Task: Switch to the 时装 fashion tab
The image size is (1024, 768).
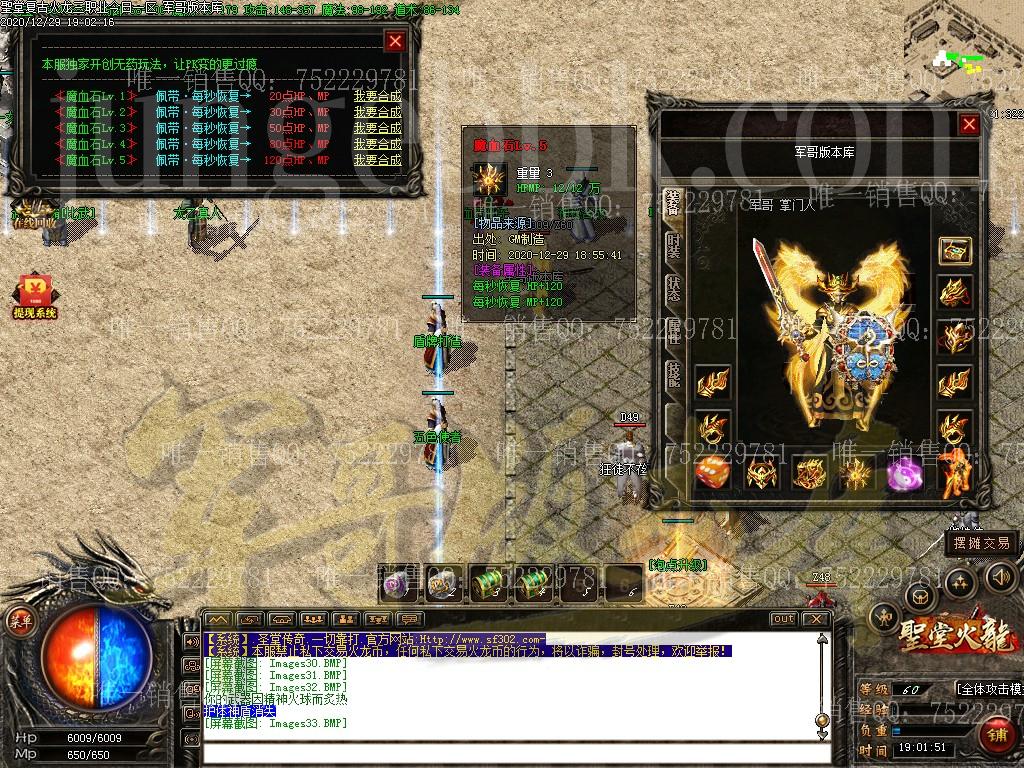Action: click(x=674, y=246)
